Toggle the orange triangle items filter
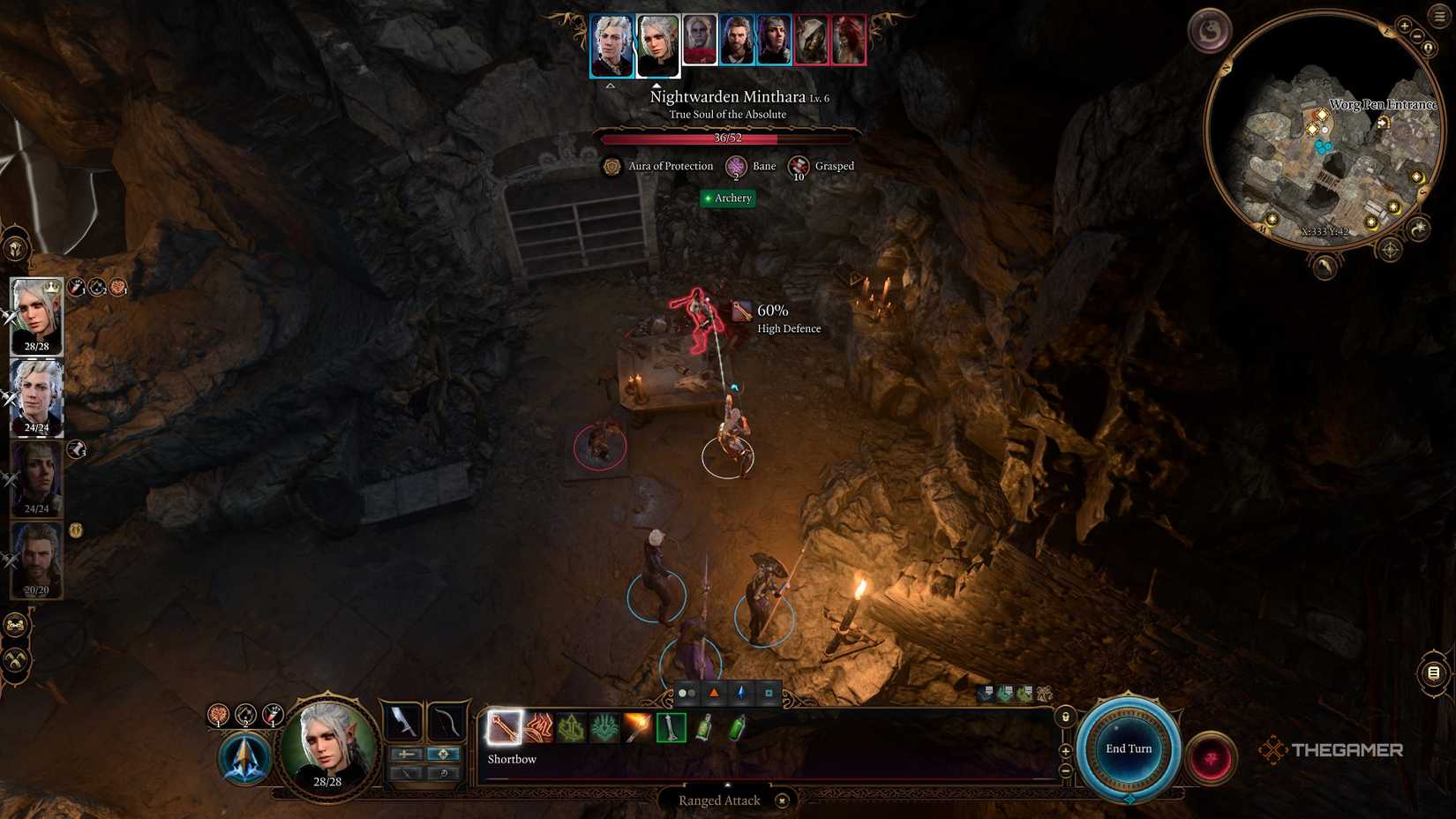 coord(713,694)
